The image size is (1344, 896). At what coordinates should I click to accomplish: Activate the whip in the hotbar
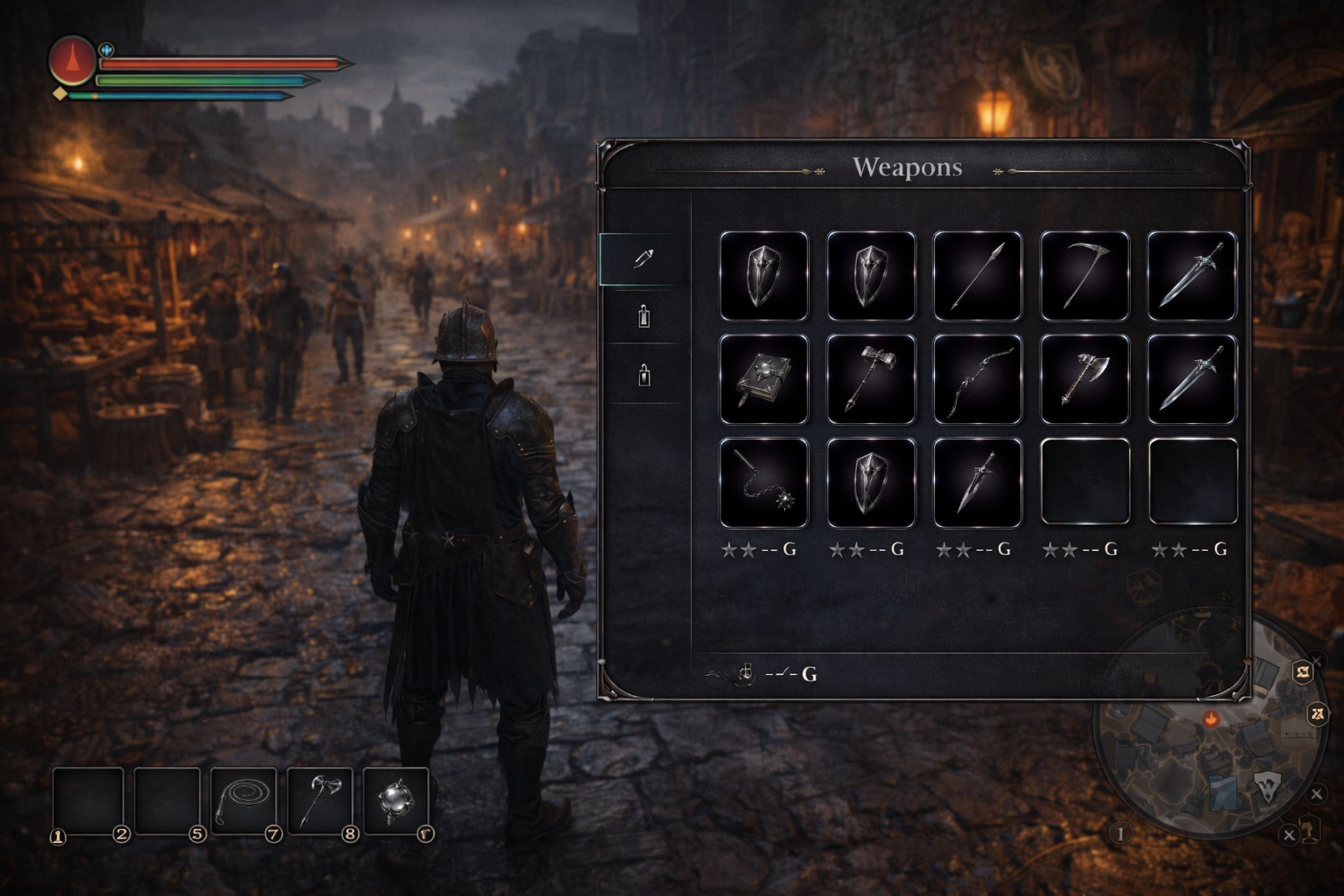click(244, 801)
